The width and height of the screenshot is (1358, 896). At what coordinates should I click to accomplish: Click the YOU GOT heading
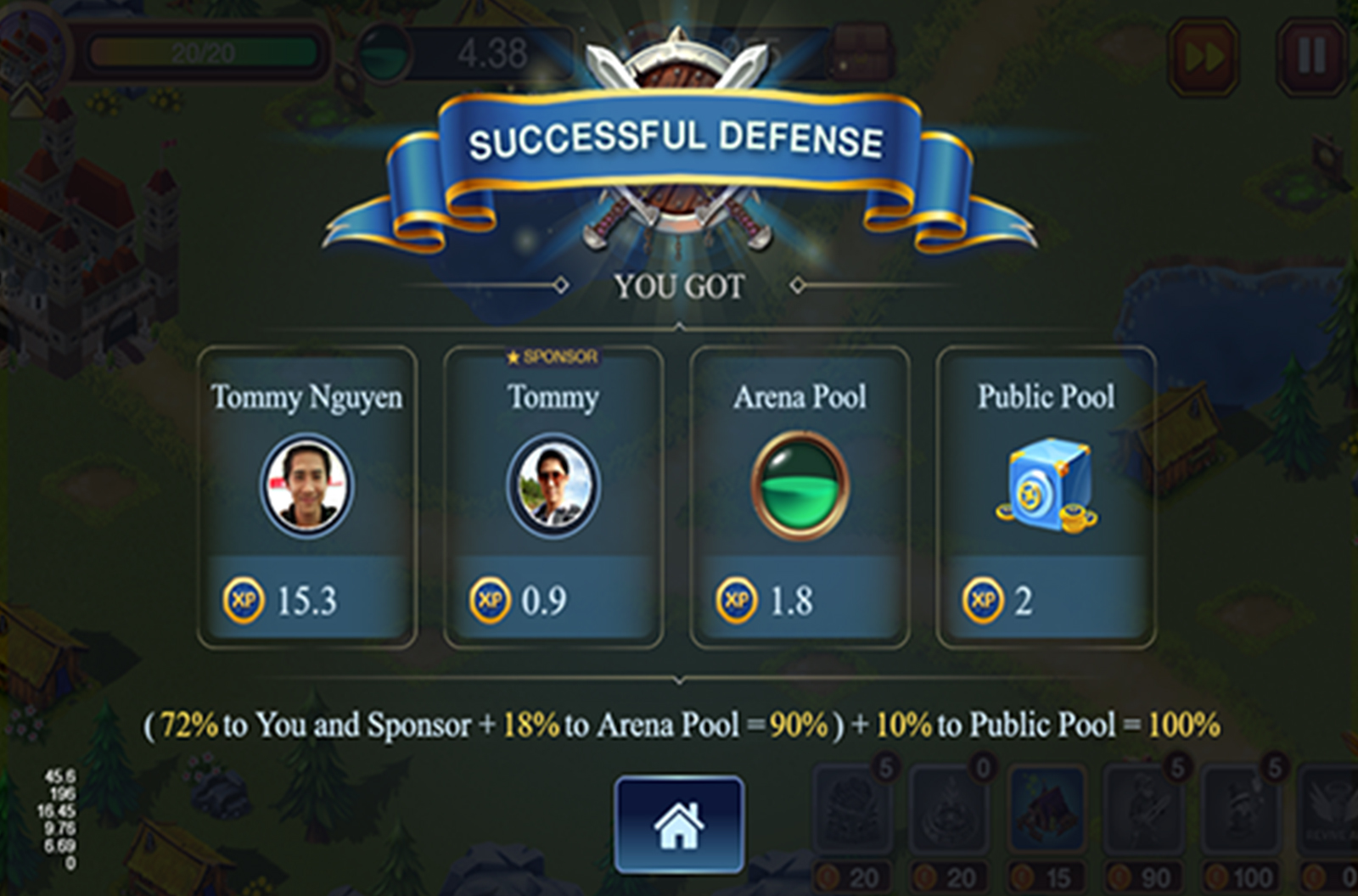(677, 285)
